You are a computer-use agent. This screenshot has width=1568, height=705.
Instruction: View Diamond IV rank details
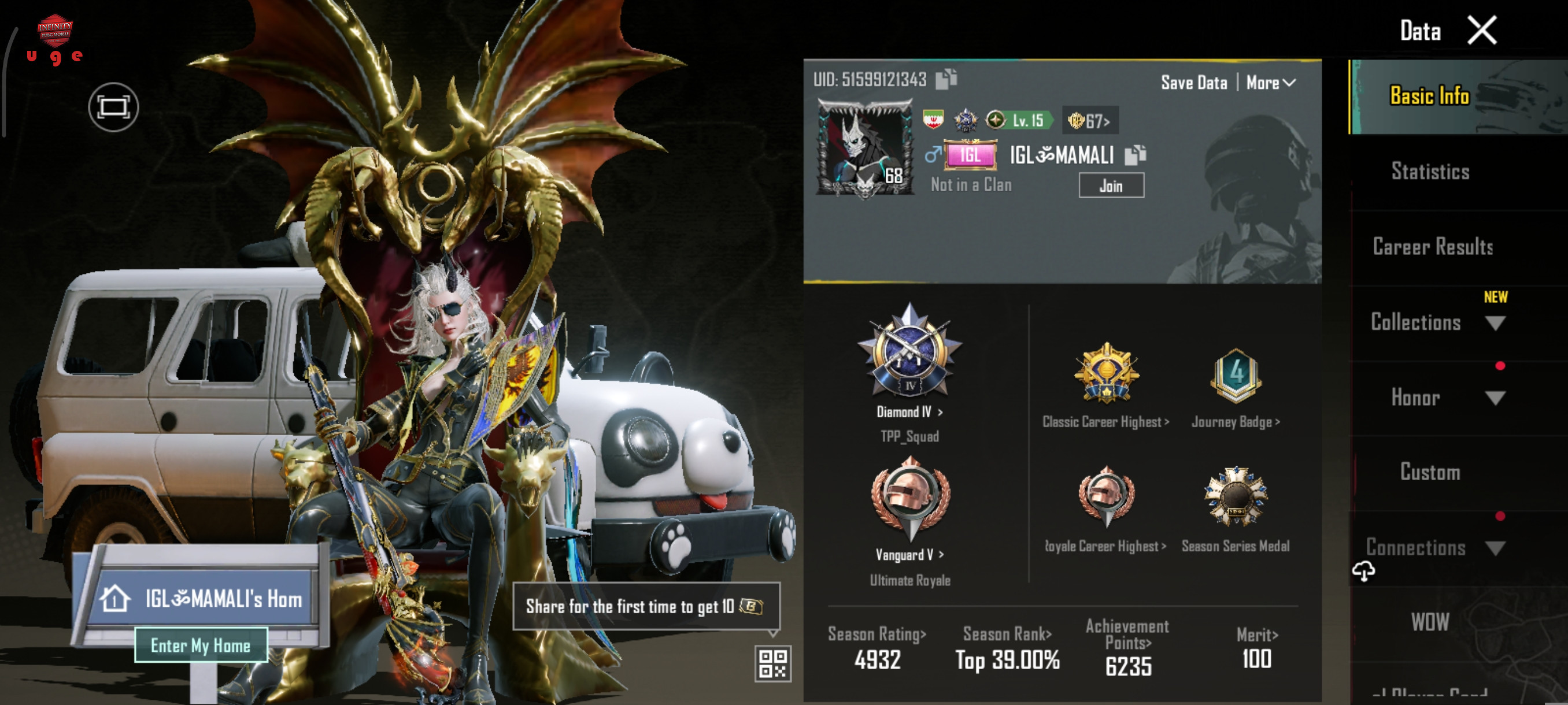point(909,412)
